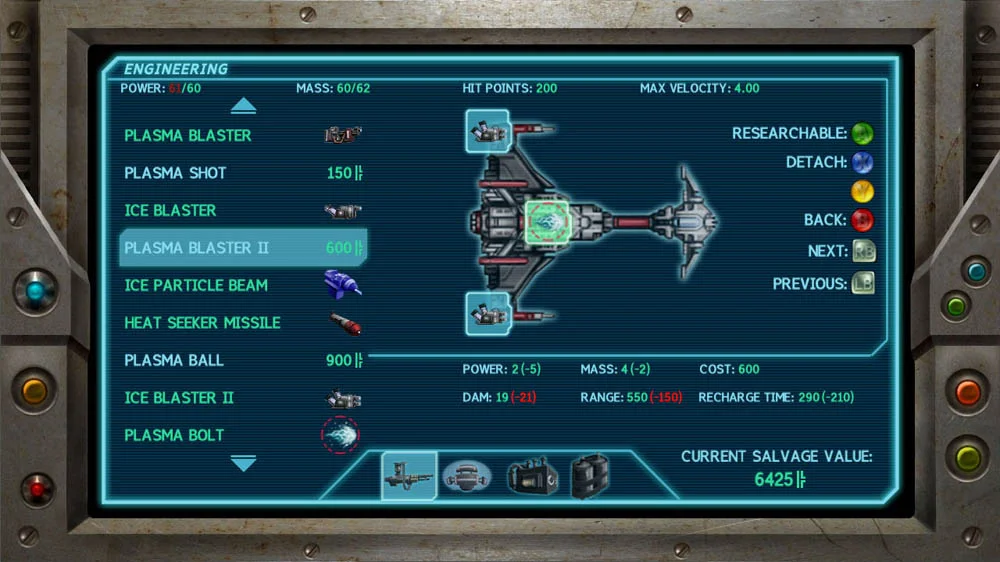Select the lower wing weapon slot
Image resolution: width=1000 pixels, height=562 pixels.
[x=487, y=314]
